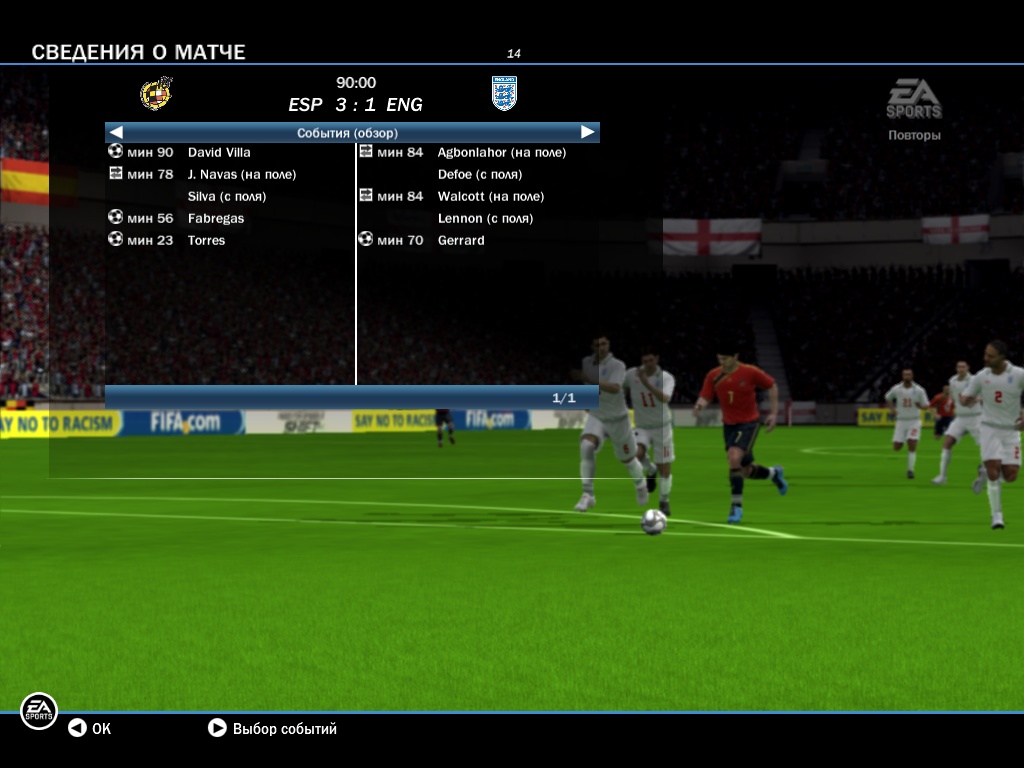
Task: Choose Fabregas's minute 56 goal event
Action: [x=215, y=218]
